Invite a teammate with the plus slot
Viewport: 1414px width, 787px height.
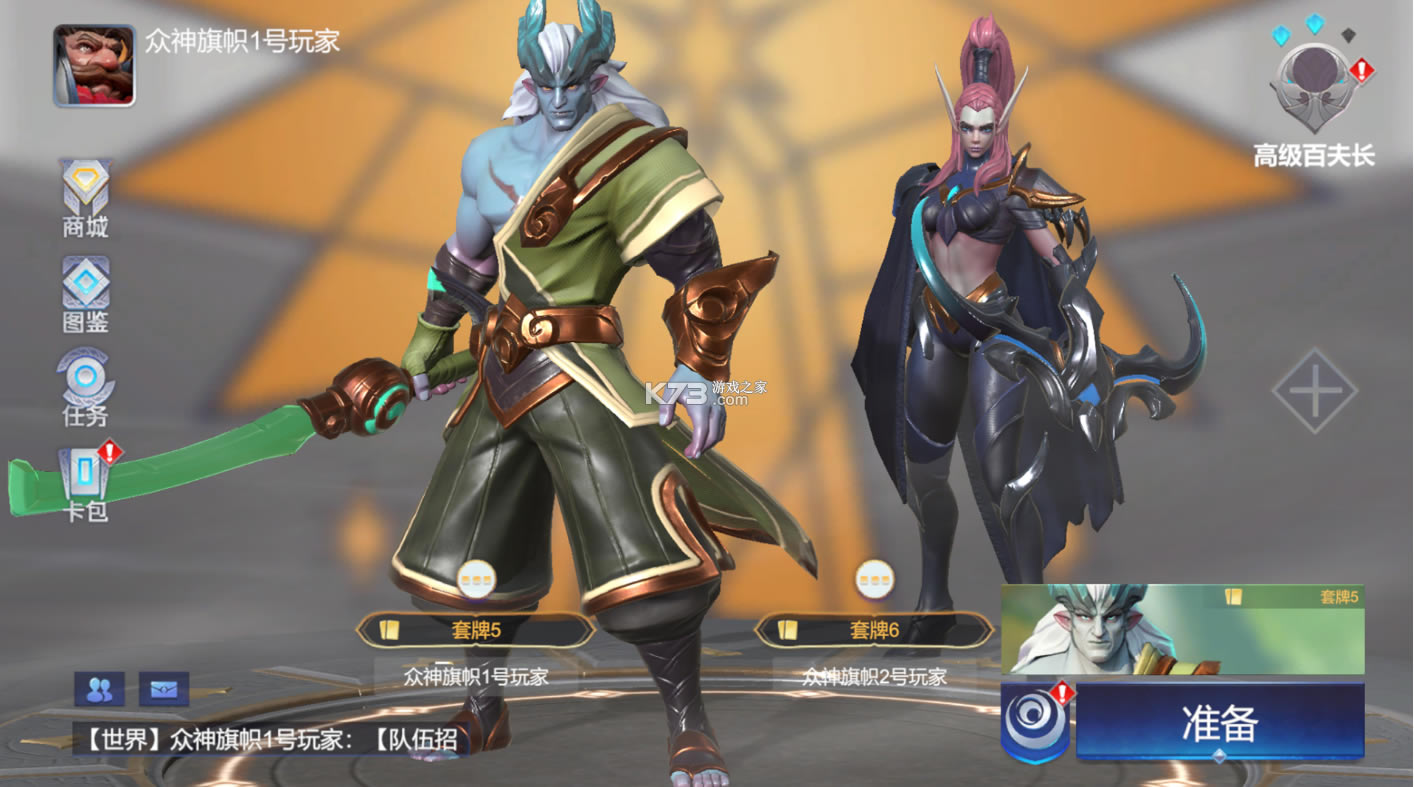click(1314, 391)
